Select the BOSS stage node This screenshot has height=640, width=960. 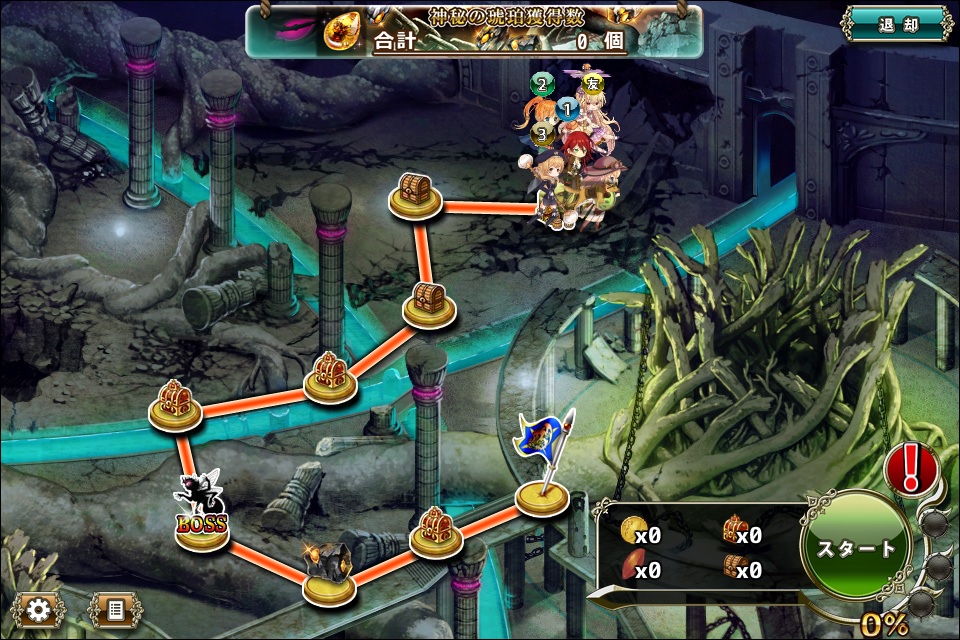[x=202, y=522]
